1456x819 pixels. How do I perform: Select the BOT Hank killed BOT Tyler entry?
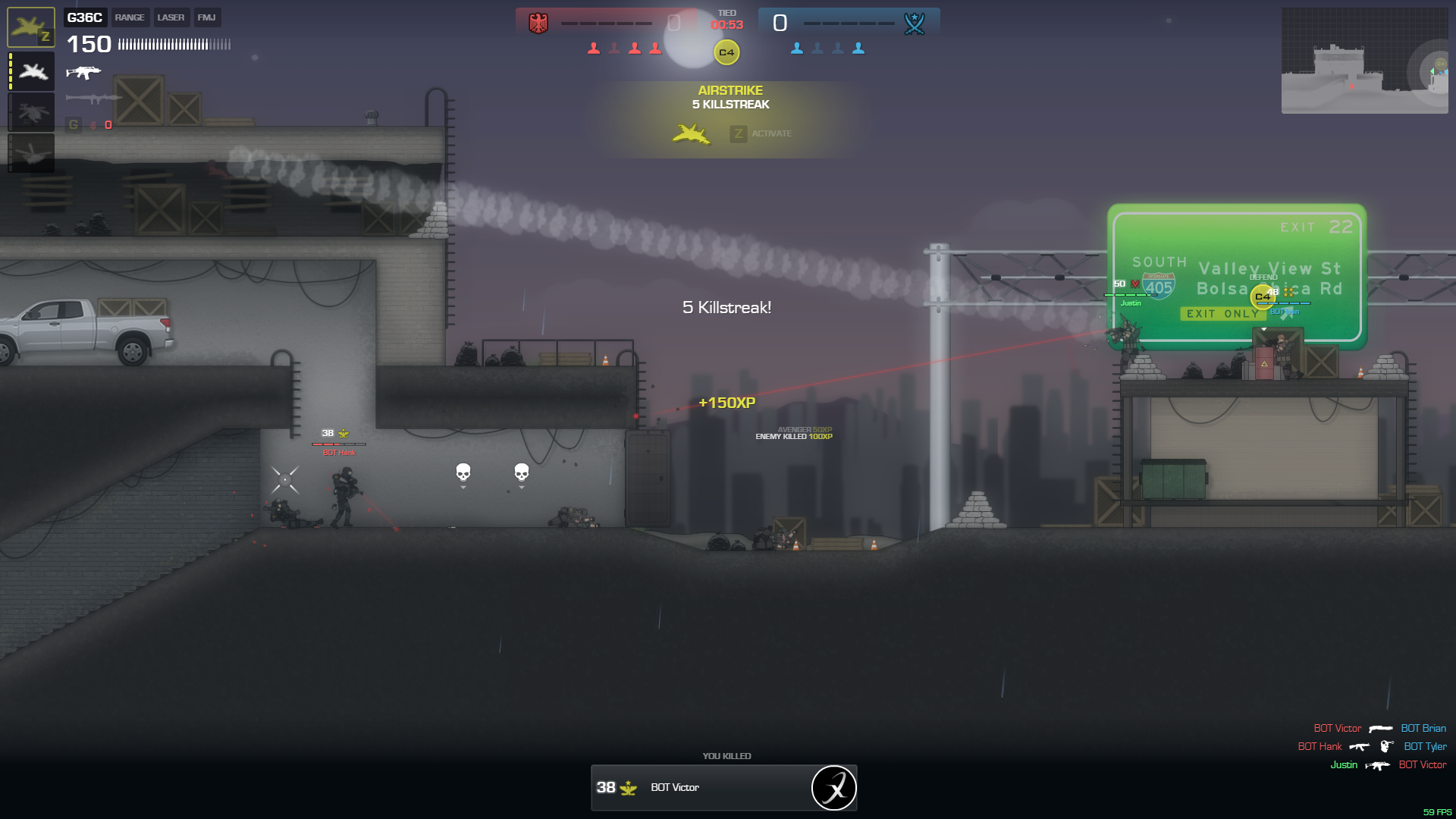tap(1372, 747)
